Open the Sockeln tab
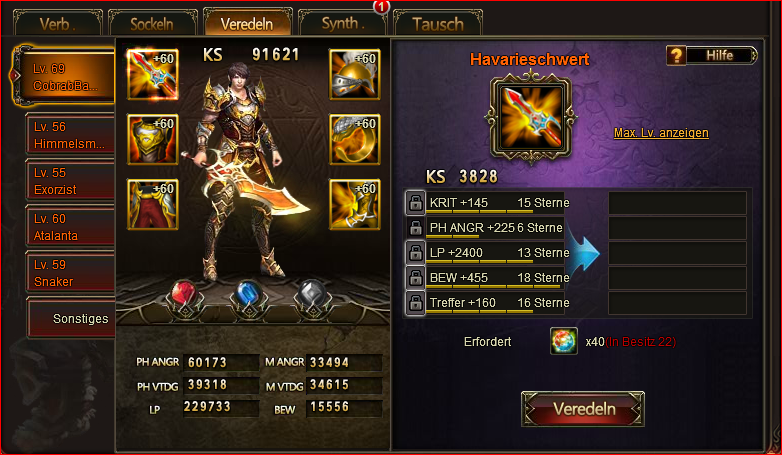782x455 pixels. (152, 23)
